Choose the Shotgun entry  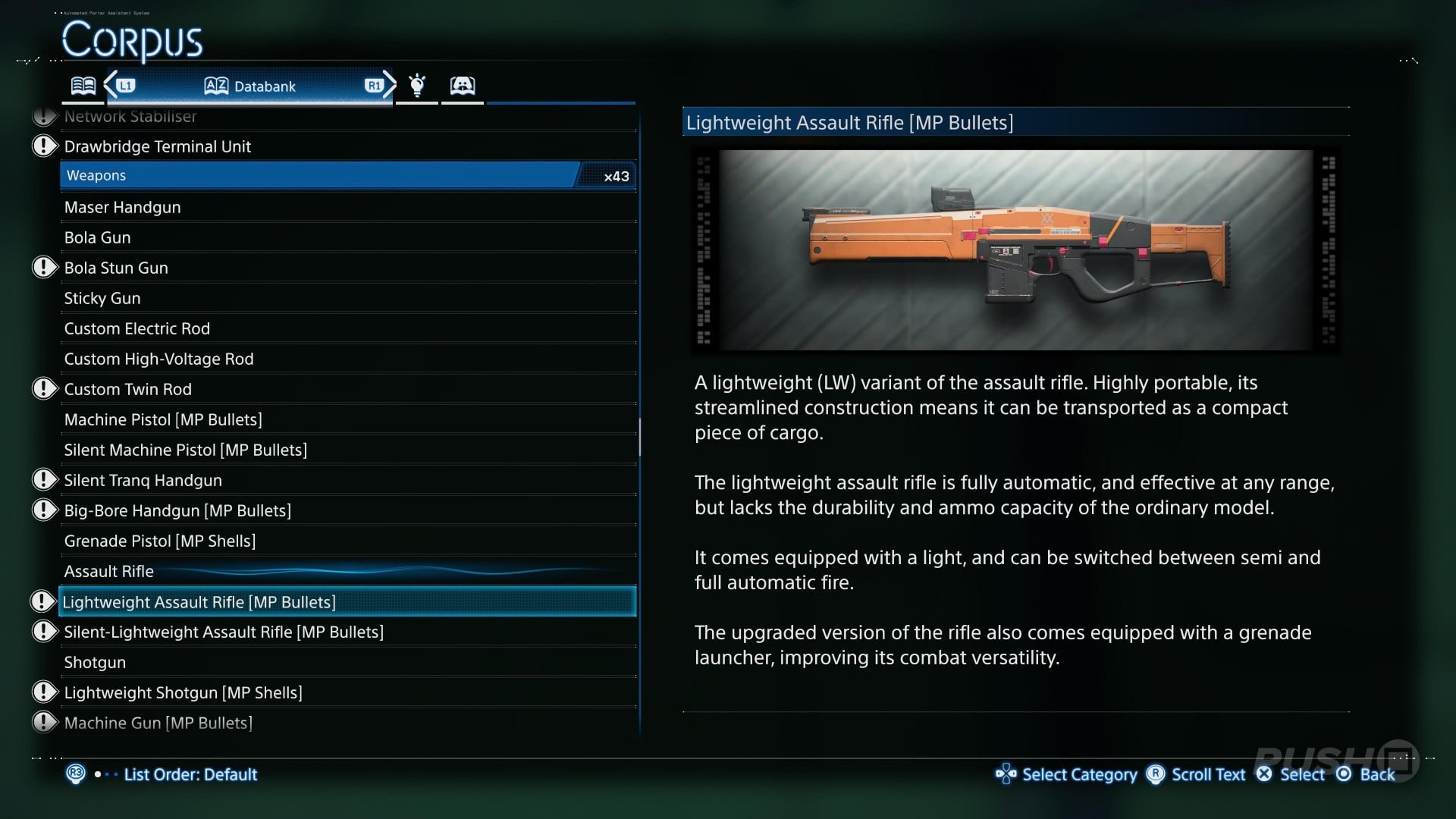[96, 662]
